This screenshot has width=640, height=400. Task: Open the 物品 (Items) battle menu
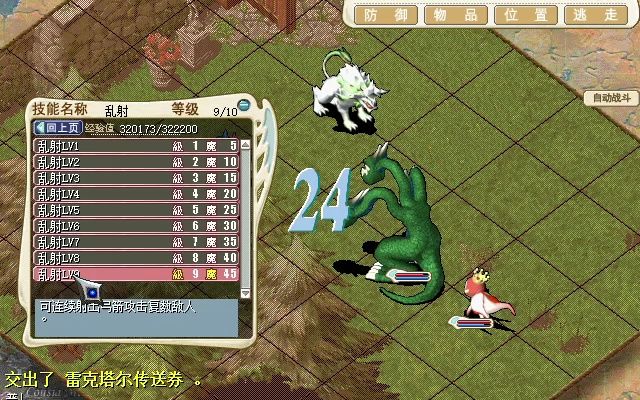tap(451, 15)
